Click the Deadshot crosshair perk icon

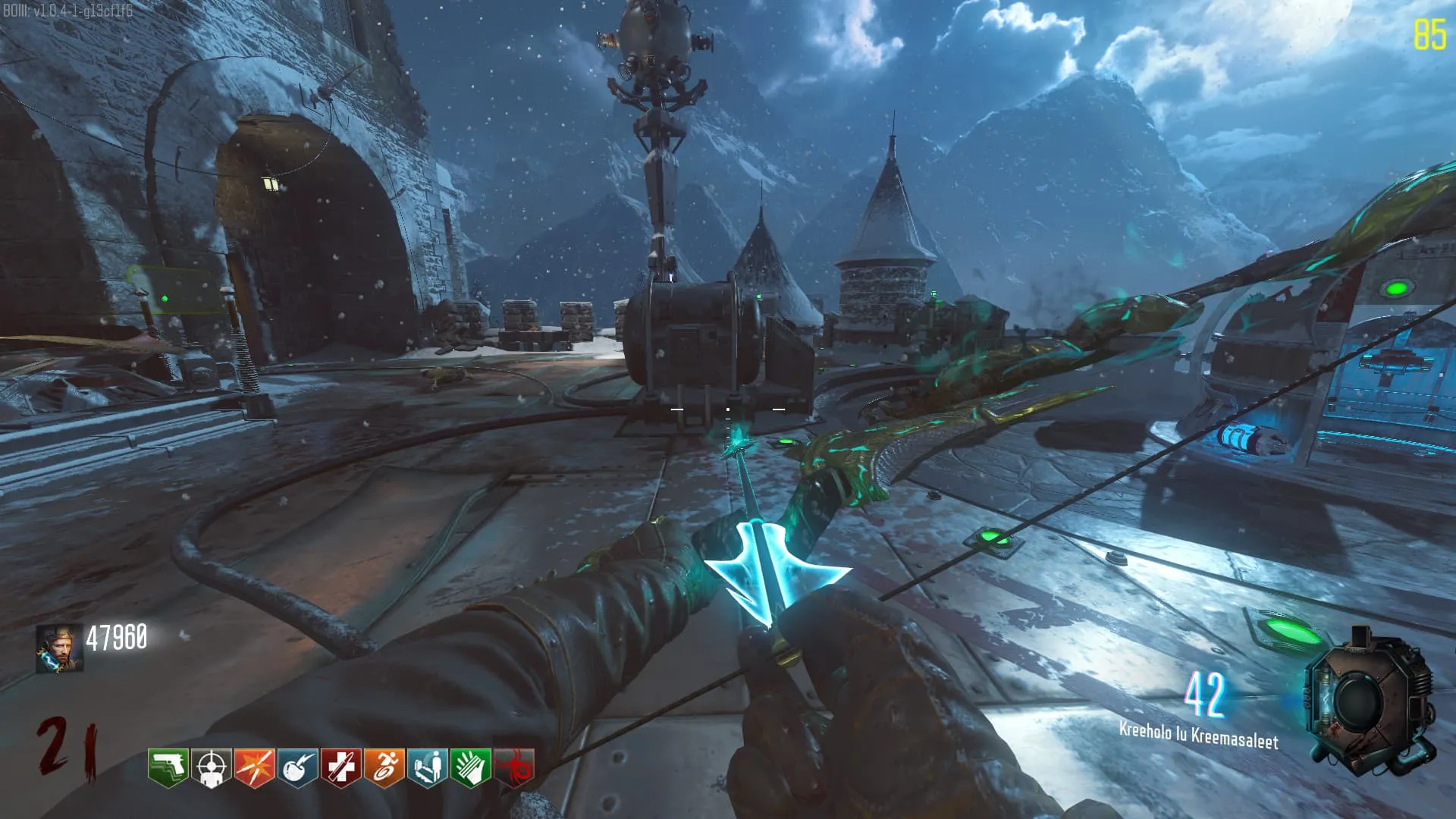pyautogui.click(x=211, y=767)
